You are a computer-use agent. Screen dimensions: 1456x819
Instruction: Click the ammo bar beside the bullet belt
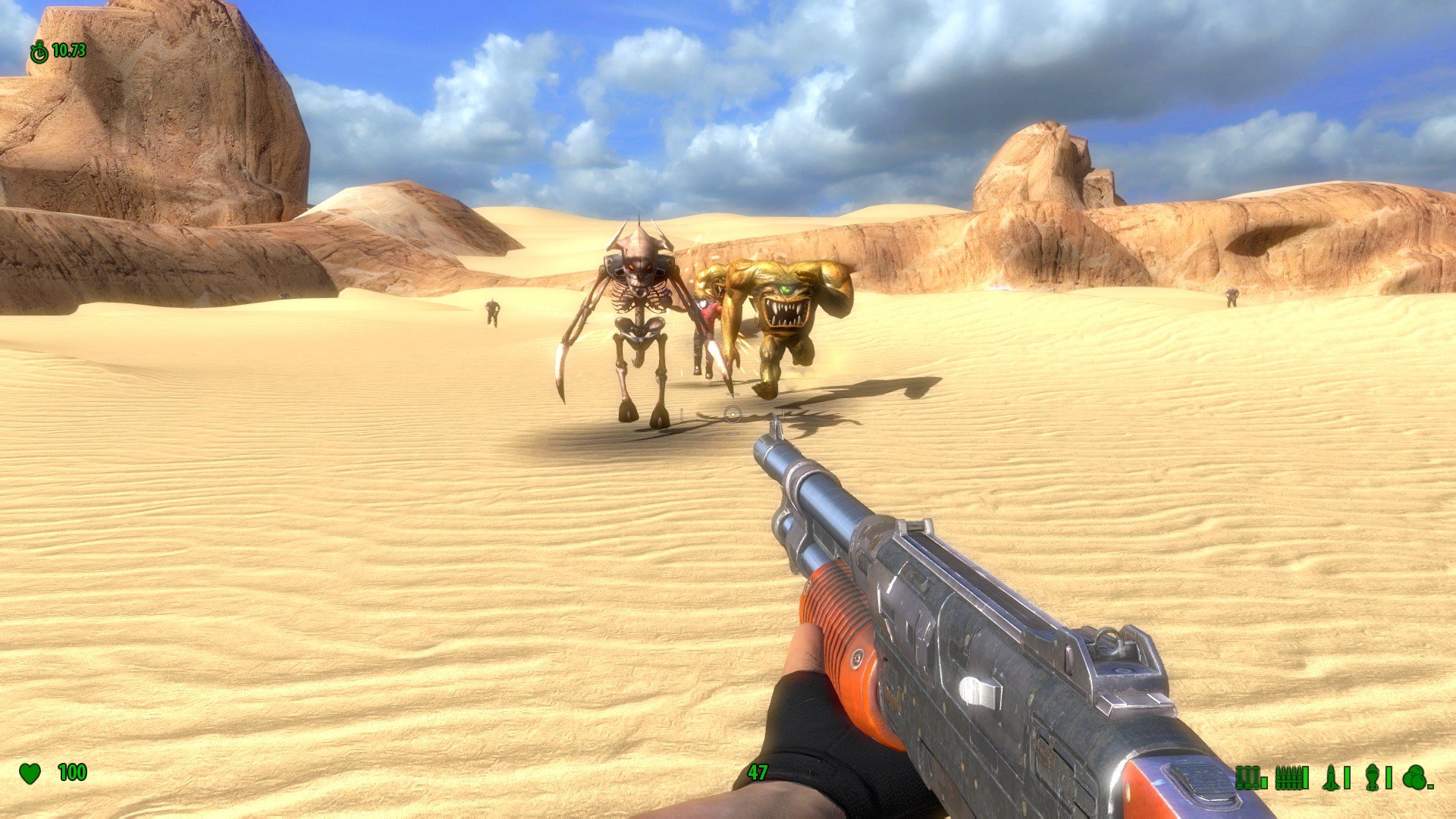pos(1305,777)
